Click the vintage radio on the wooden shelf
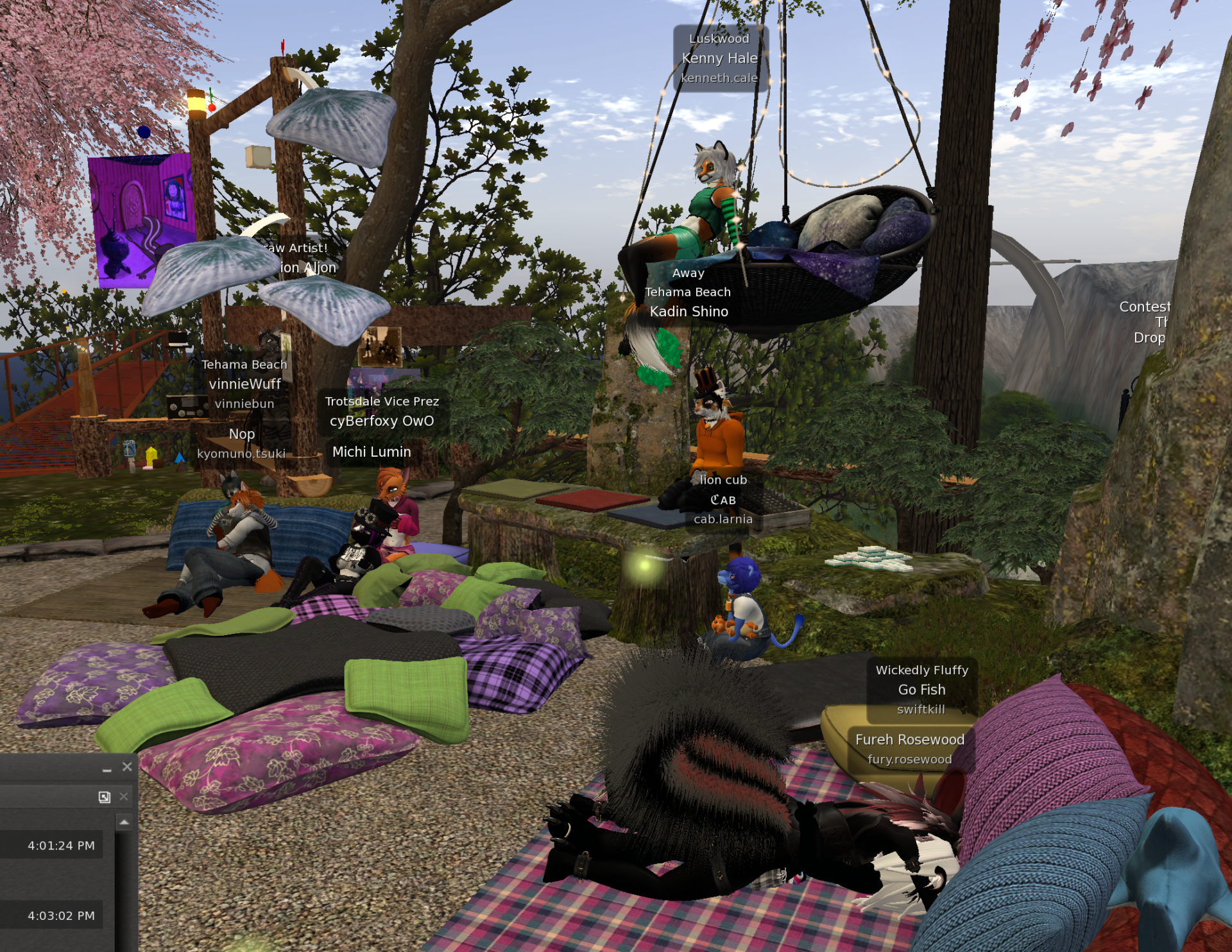The image size is (1232, 952). pos(186,408)
